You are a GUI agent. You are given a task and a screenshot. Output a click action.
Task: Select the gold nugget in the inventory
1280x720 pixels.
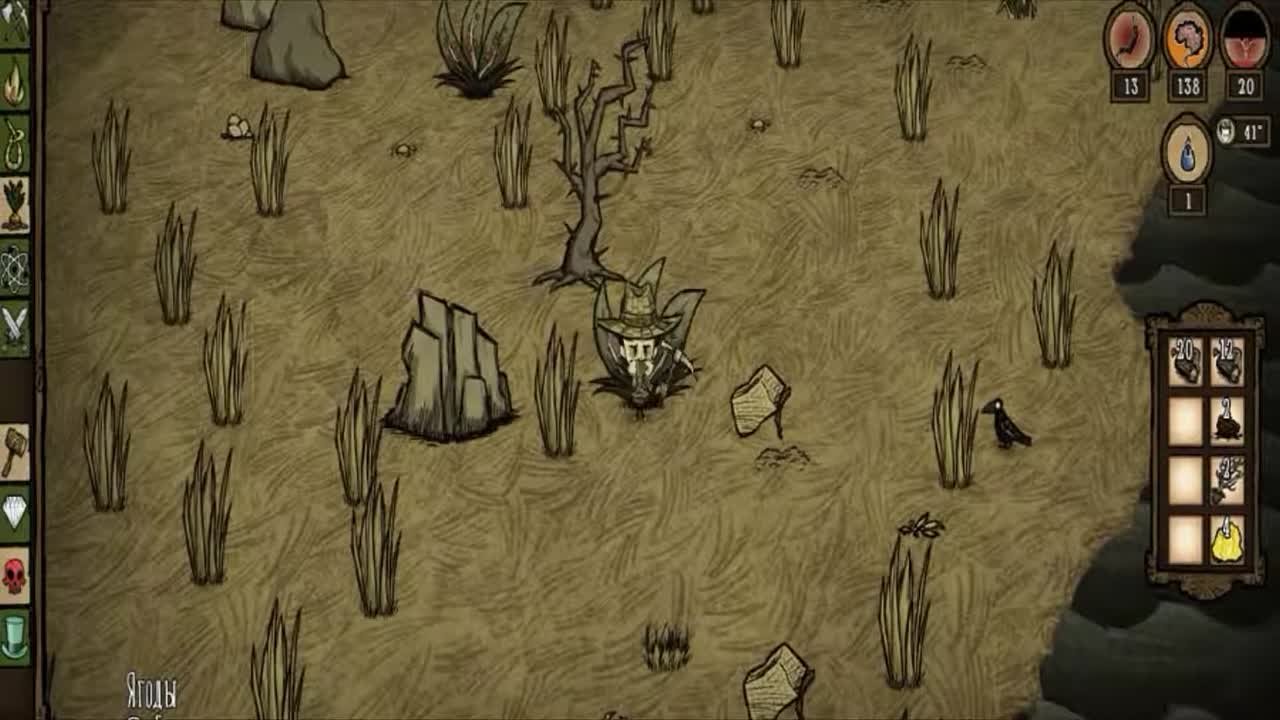pos(1227,540)
